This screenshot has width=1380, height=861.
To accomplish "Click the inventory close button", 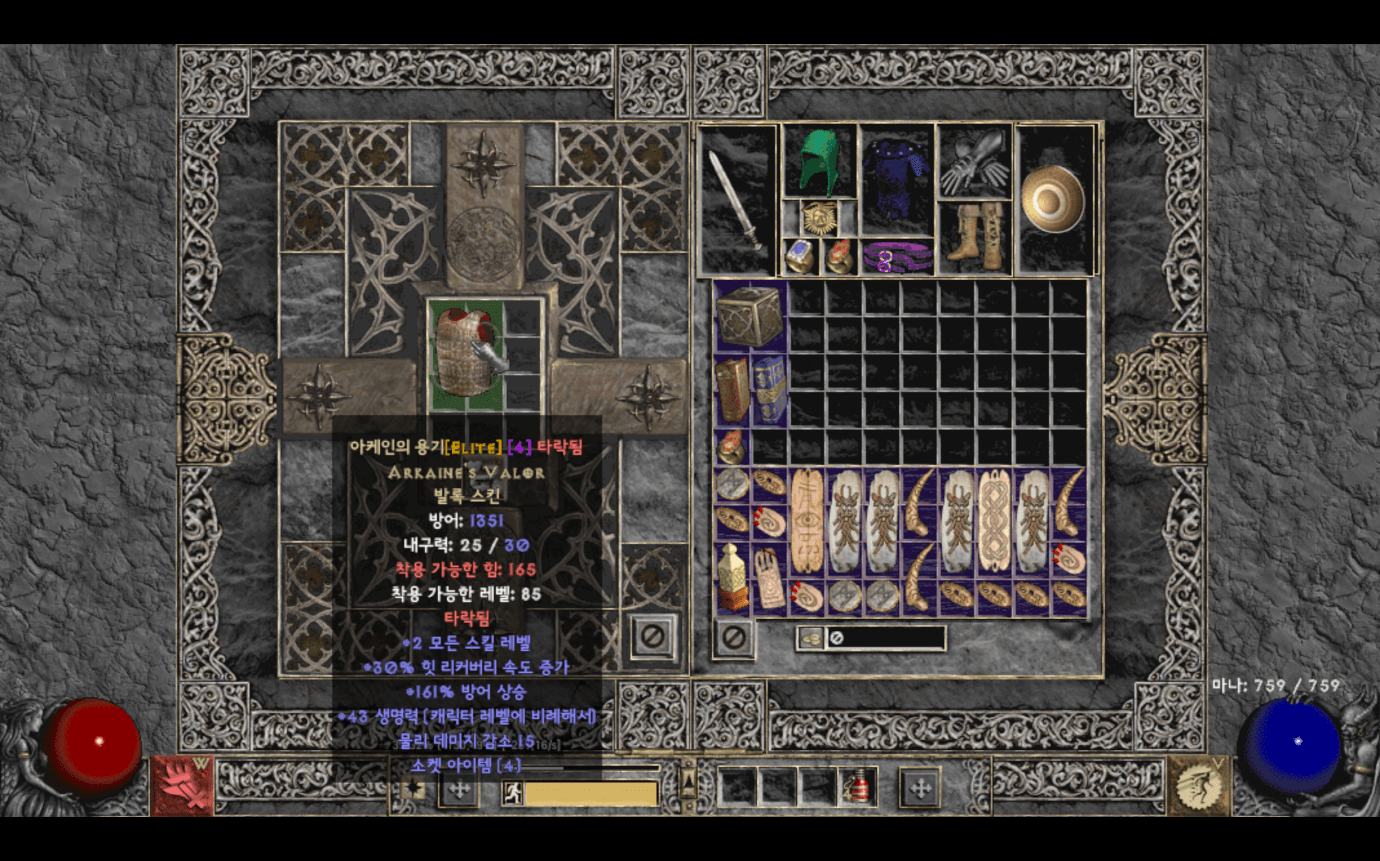I will pos(735,637).
